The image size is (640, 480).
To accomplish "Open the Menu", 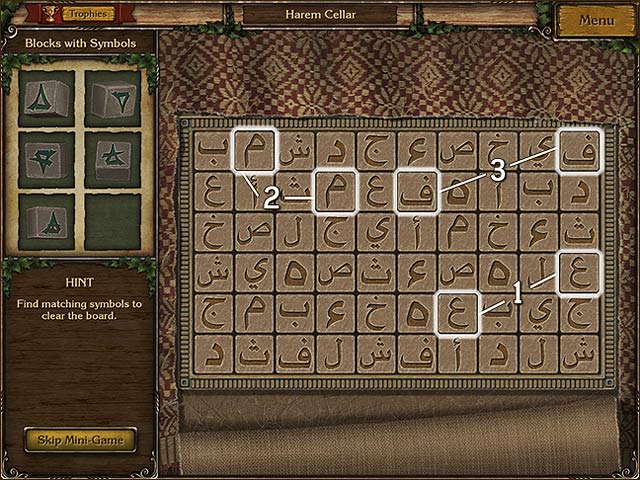I will pyautogui.click(x=596, y=20).
